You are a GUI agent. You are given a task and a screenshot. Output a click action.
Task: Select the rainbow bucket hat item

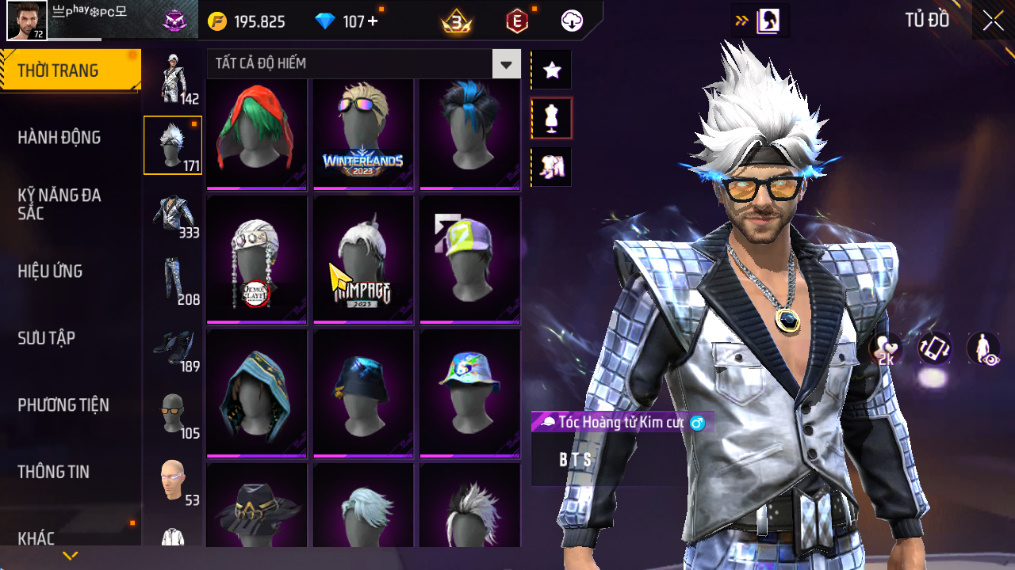coord(468,394)
